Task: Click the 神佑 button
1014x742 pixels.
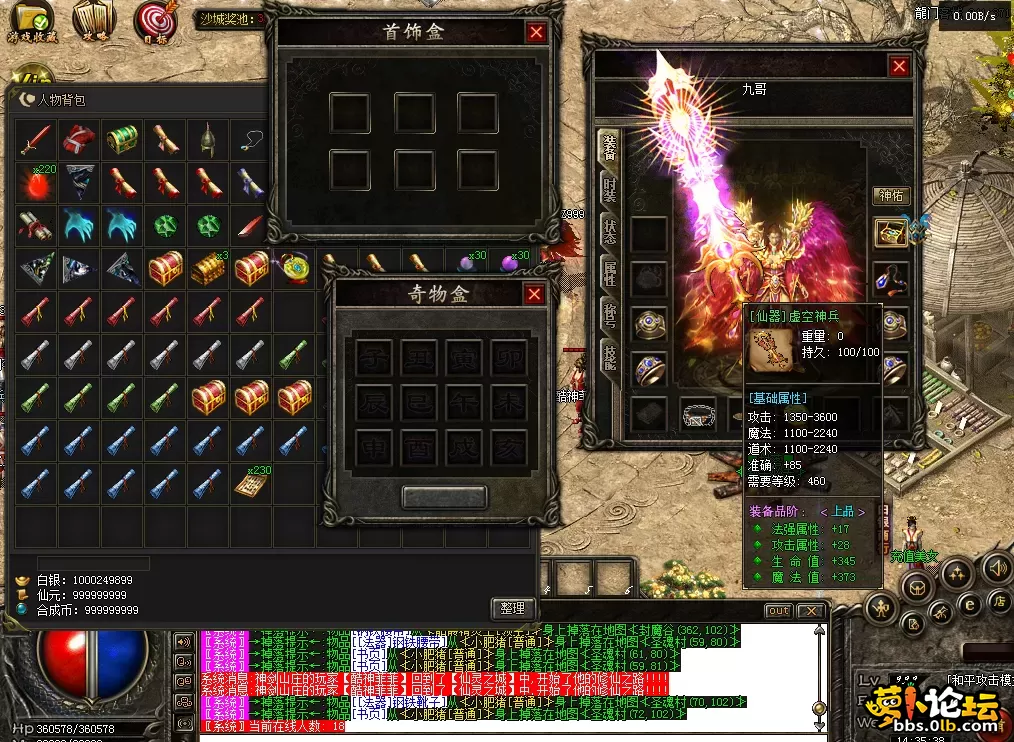Action: point(890,195)
